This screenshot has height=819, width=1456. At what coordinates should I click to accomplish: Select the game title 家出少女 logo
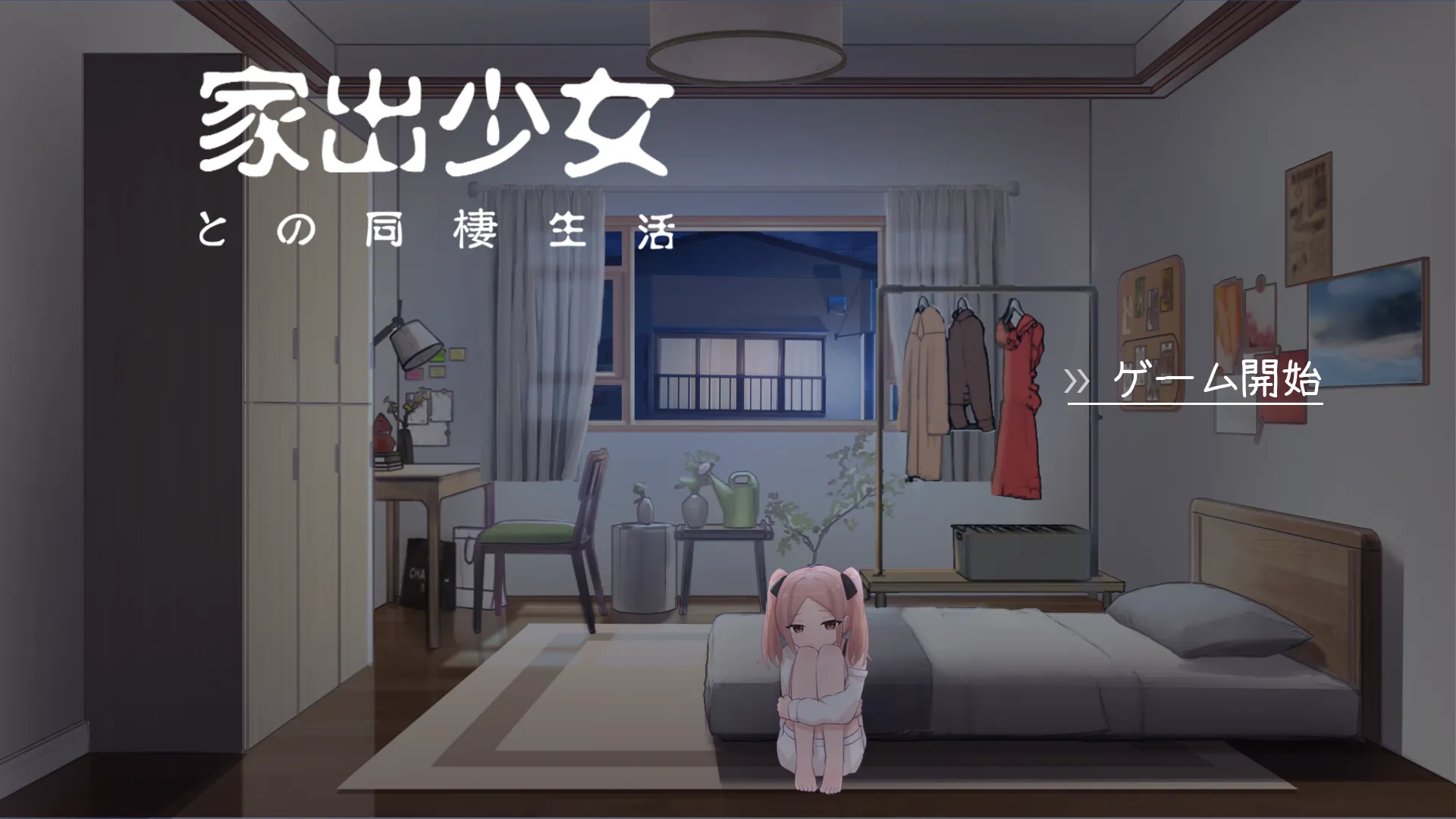point(436,125)
